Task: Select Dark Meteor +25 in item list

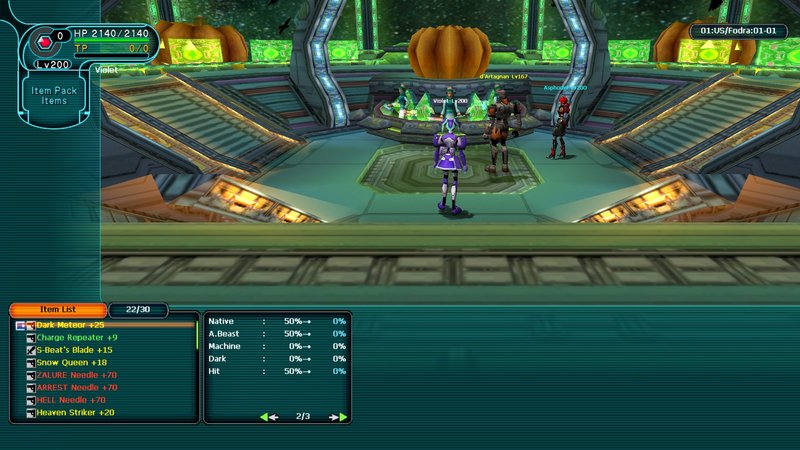Action: (70, 325)
